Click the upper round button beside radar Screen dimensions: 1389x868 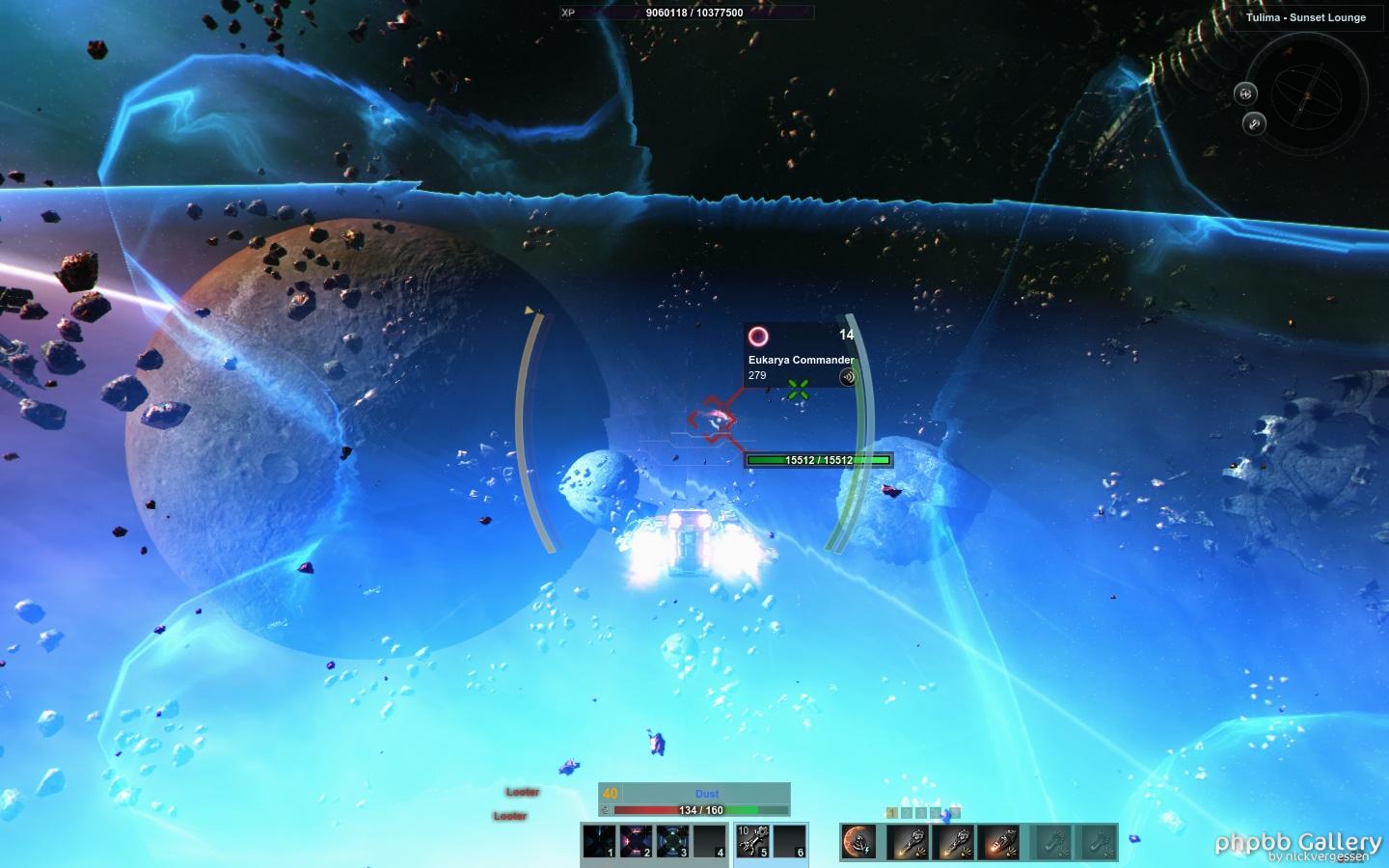click(x=1245, y=94)
